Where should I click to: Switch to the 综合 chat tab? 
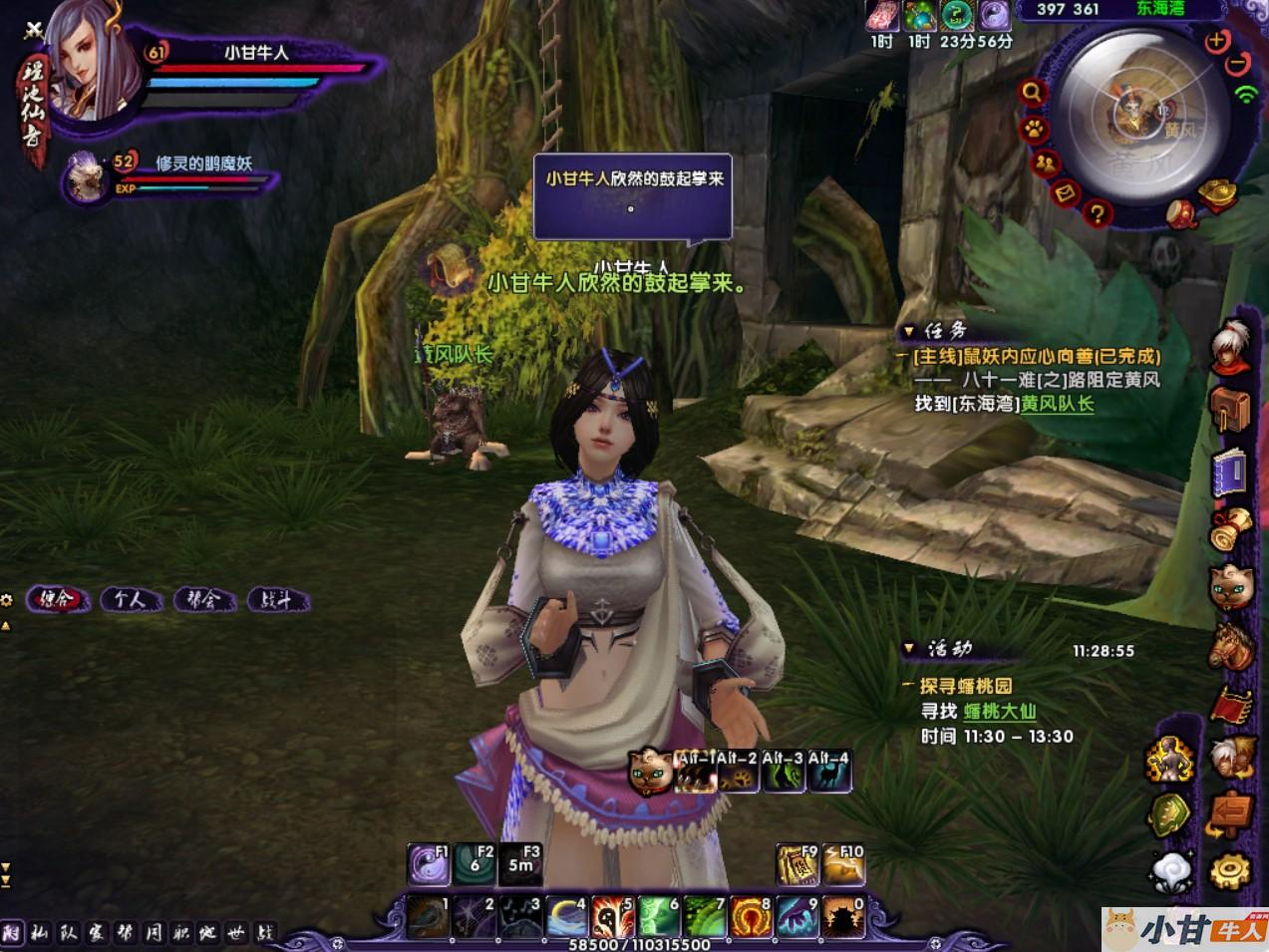(x=57, y=599)
